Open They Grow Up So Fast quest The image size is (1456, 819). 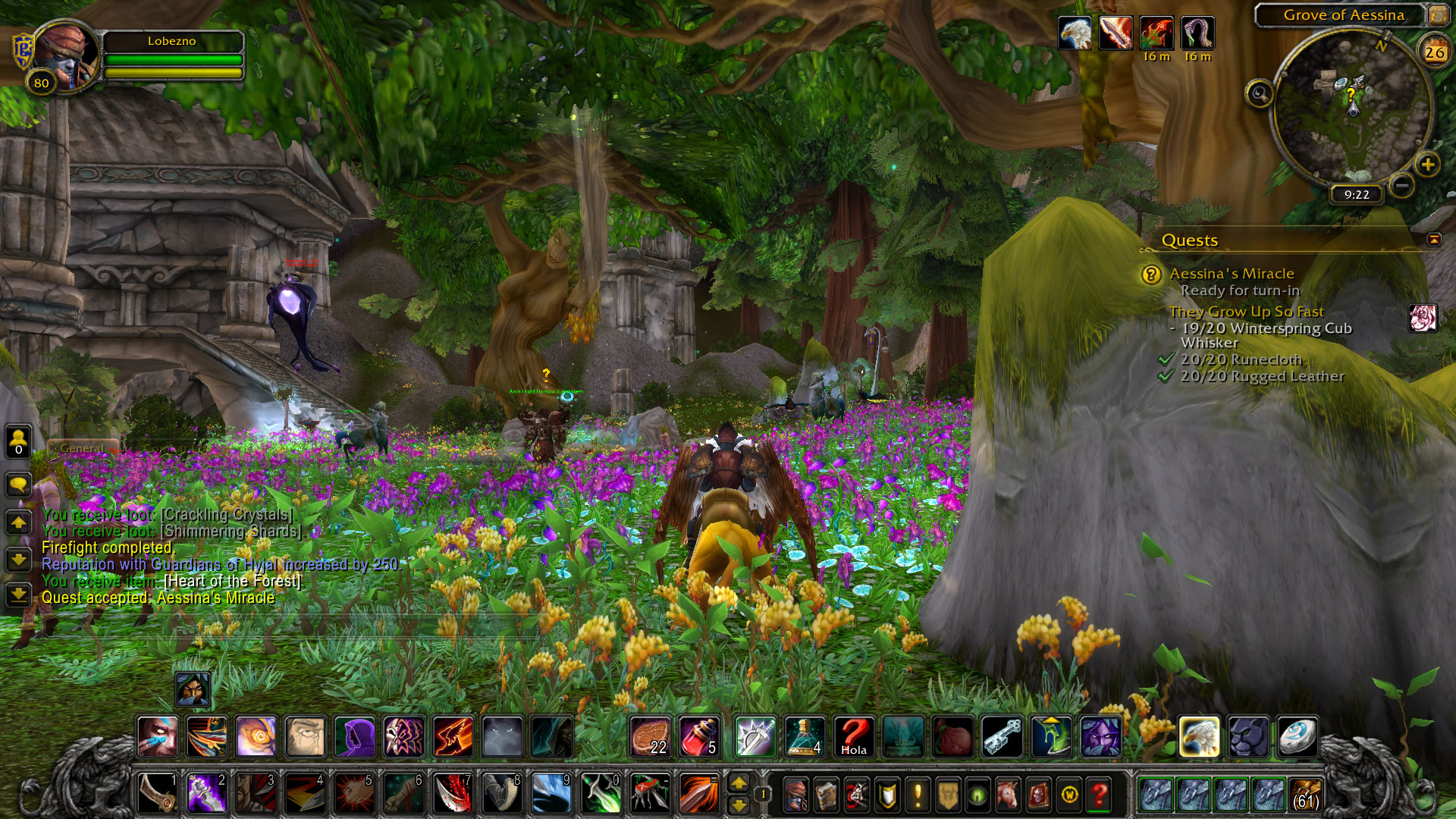tap(1246, 312)
